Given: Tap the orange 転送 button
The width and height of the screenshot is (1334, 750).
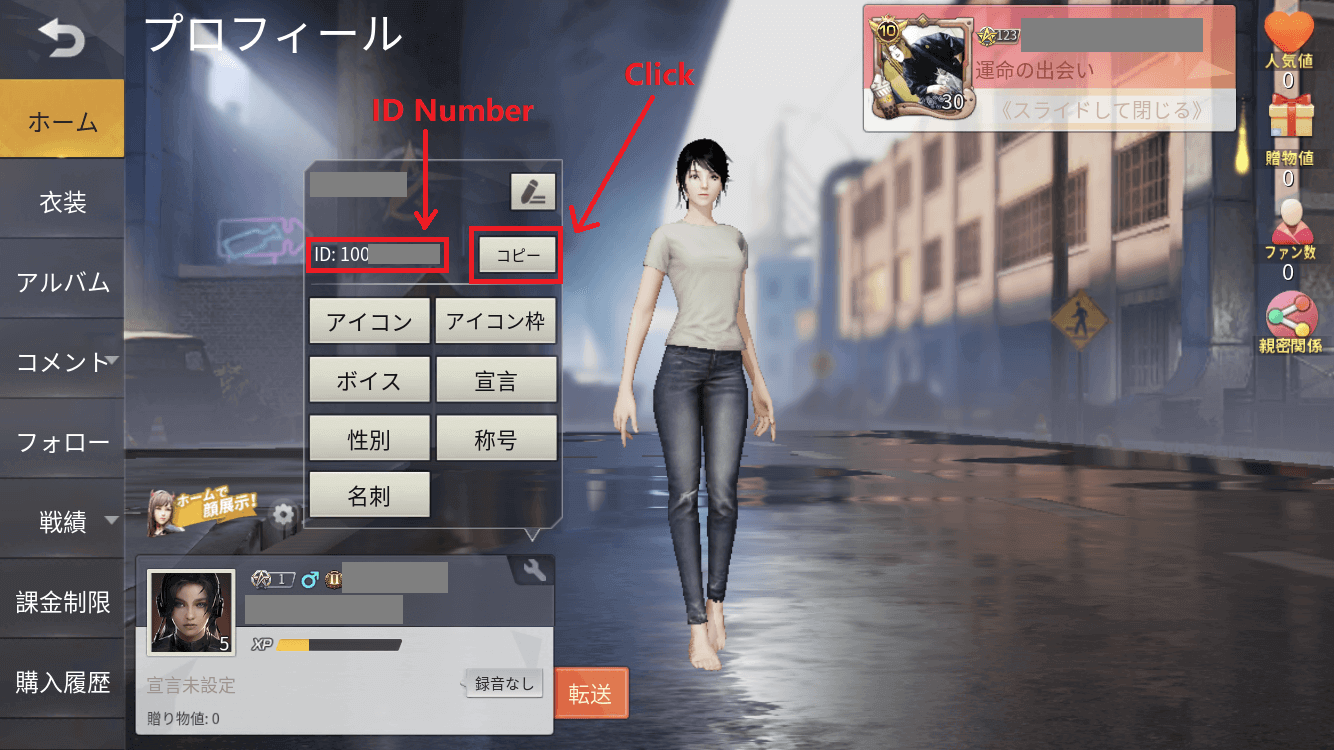Looking at the screenshot, I should [590, 693].
